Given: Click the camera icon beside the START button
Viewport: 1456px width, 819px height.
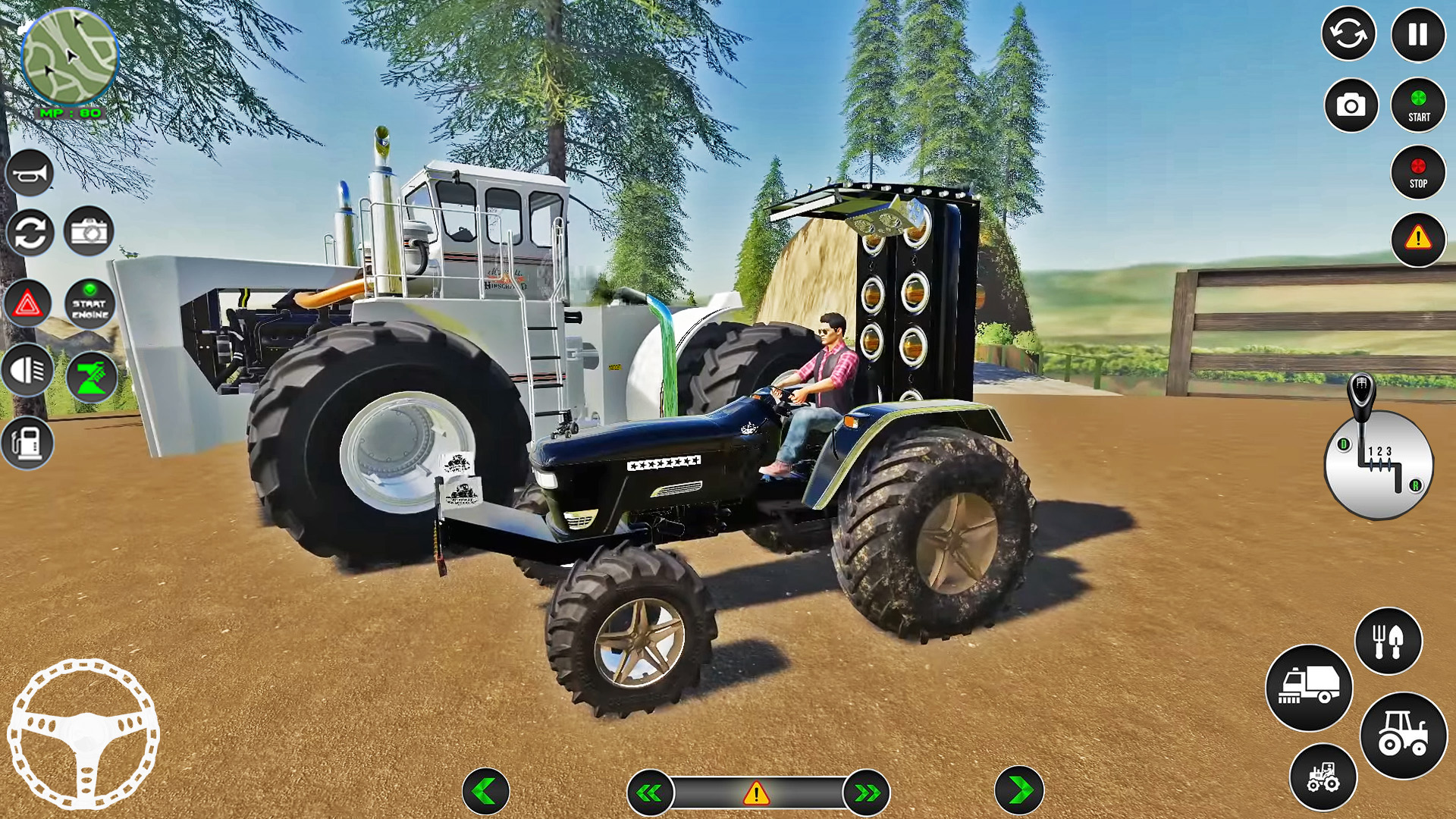Looking at the screenshot, I should tap(1351, 105).
